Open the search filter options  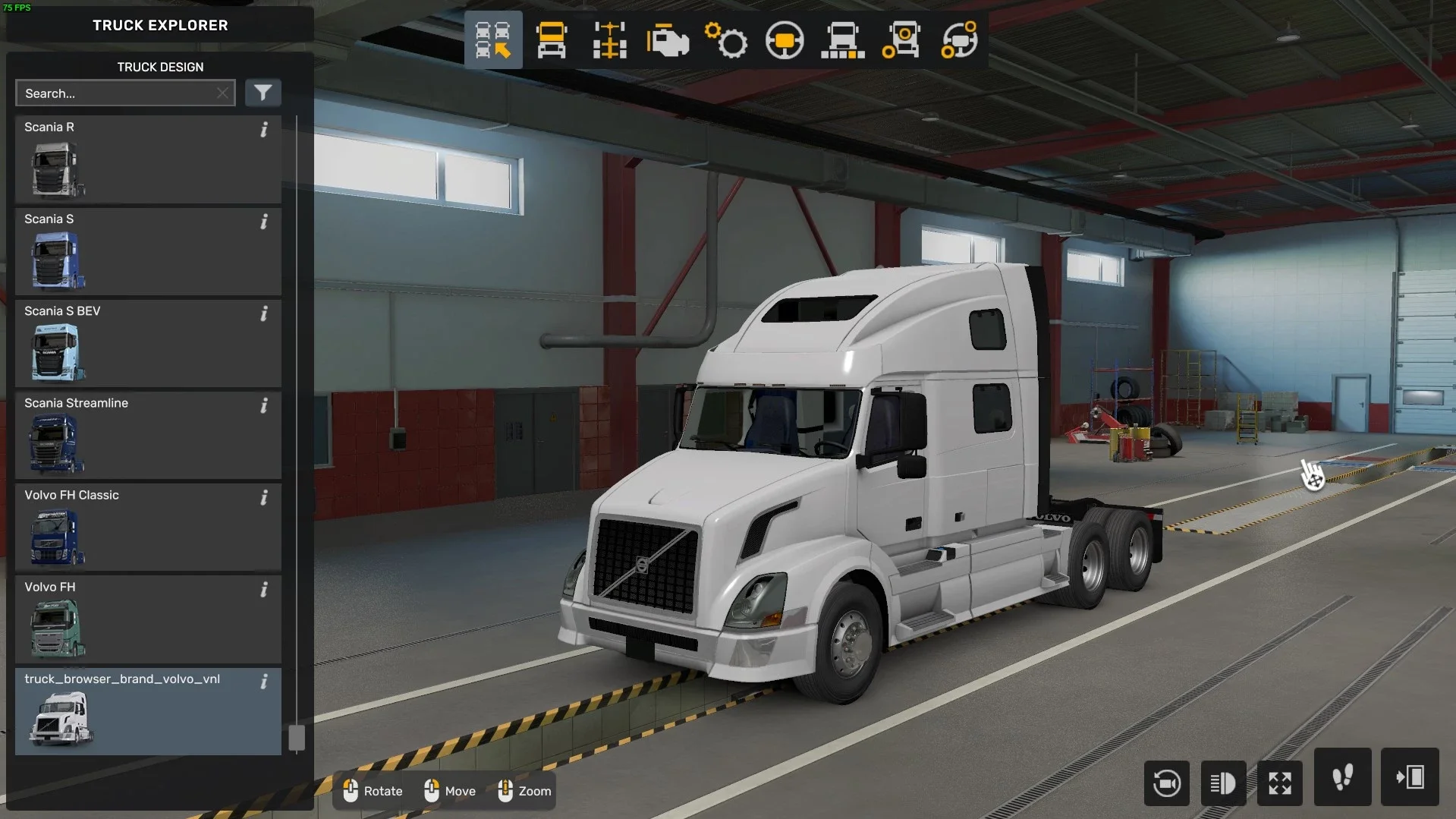[263, 93]
